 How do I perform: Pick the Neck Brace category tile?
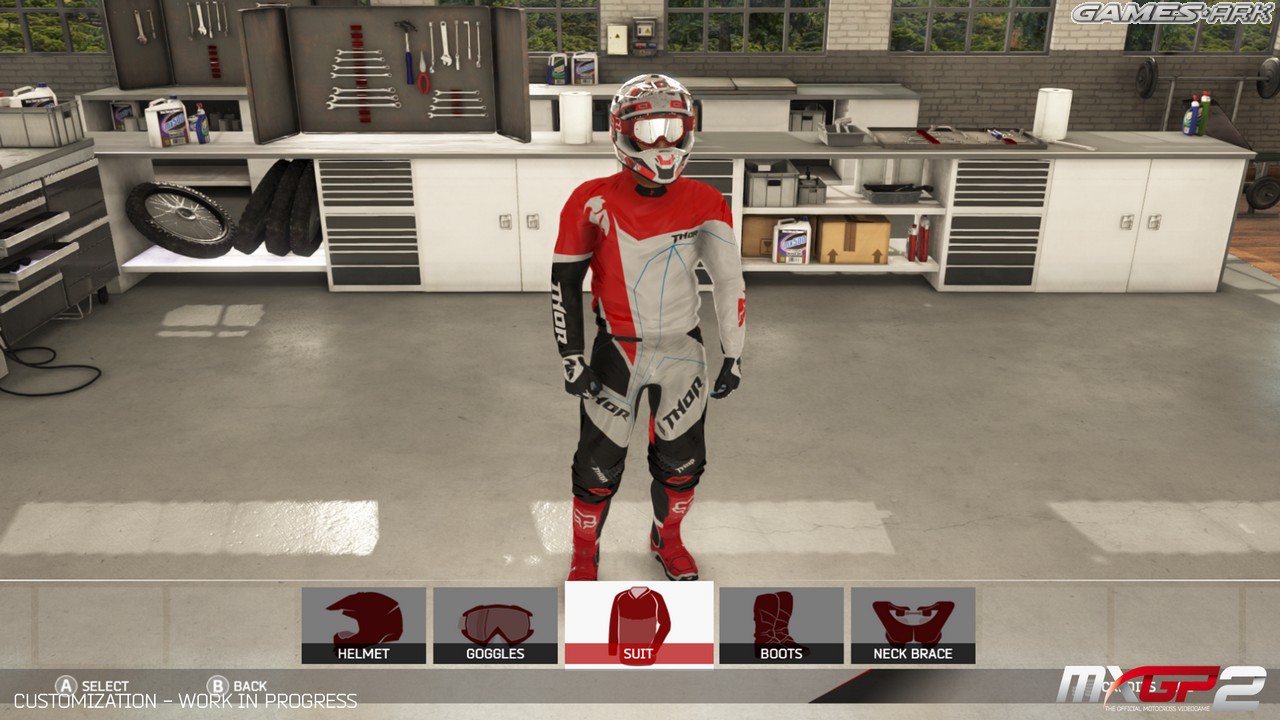[913, 625]
